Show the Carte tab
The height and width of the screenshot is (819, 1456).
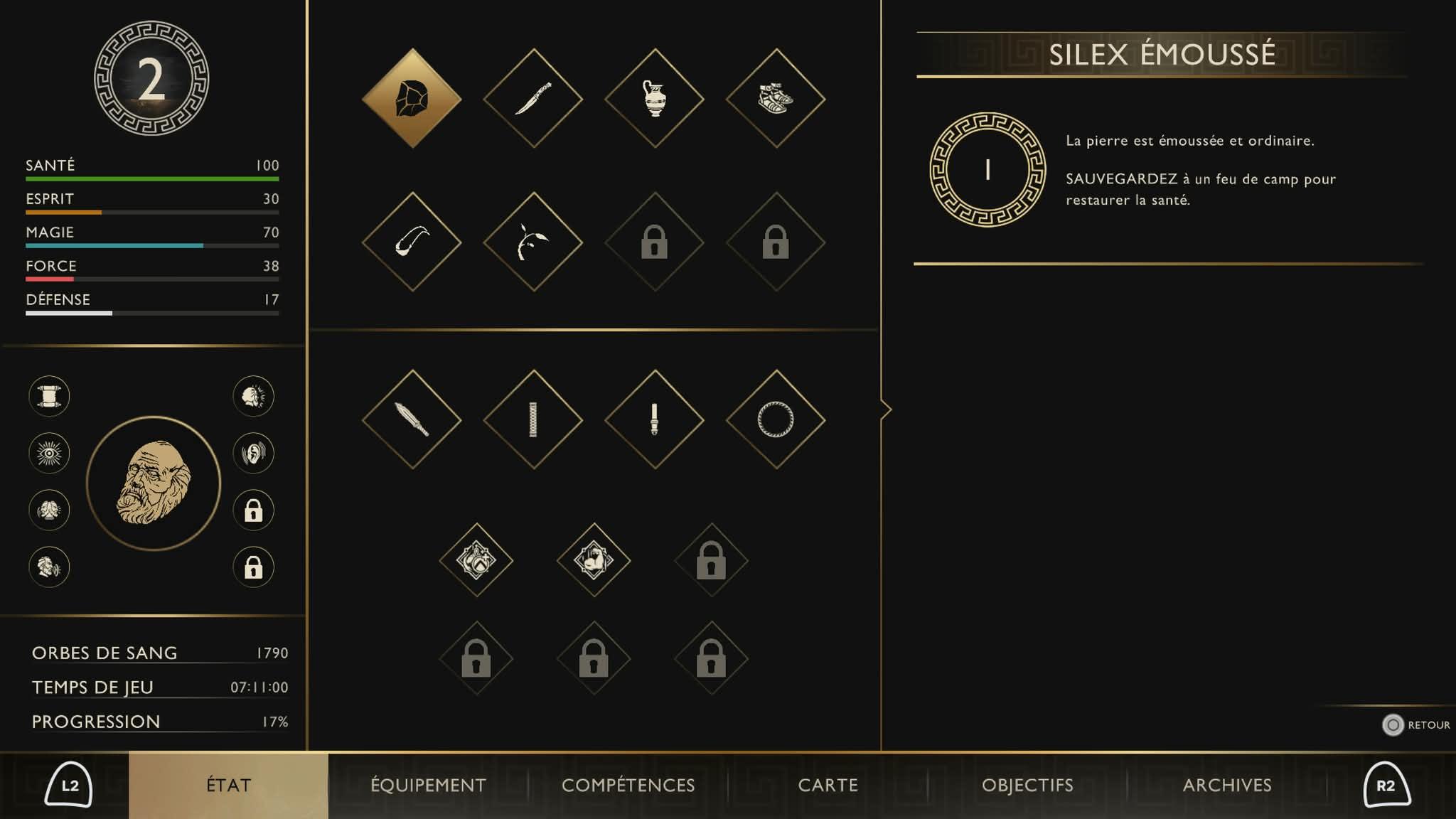click(x=828, y=785)
